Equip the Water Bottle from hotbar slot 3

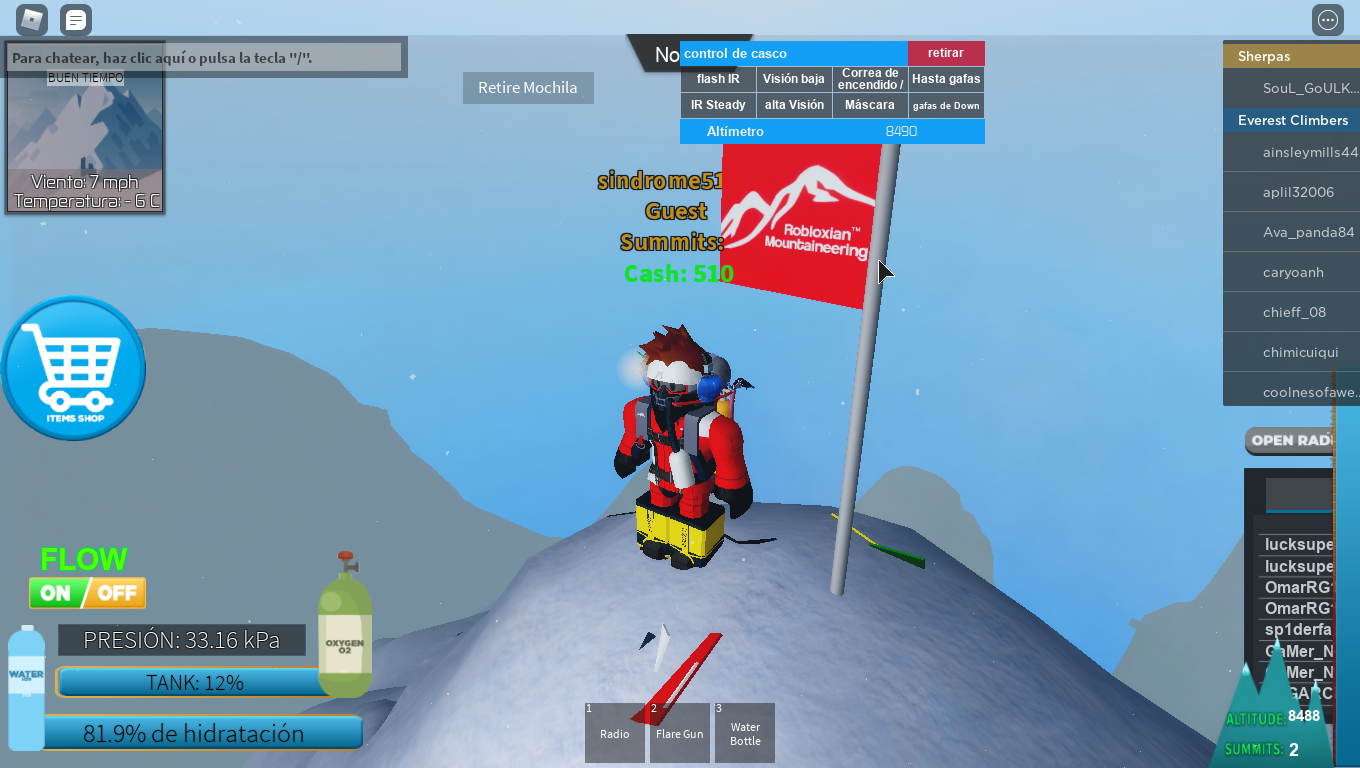click(x=744, y=733)
